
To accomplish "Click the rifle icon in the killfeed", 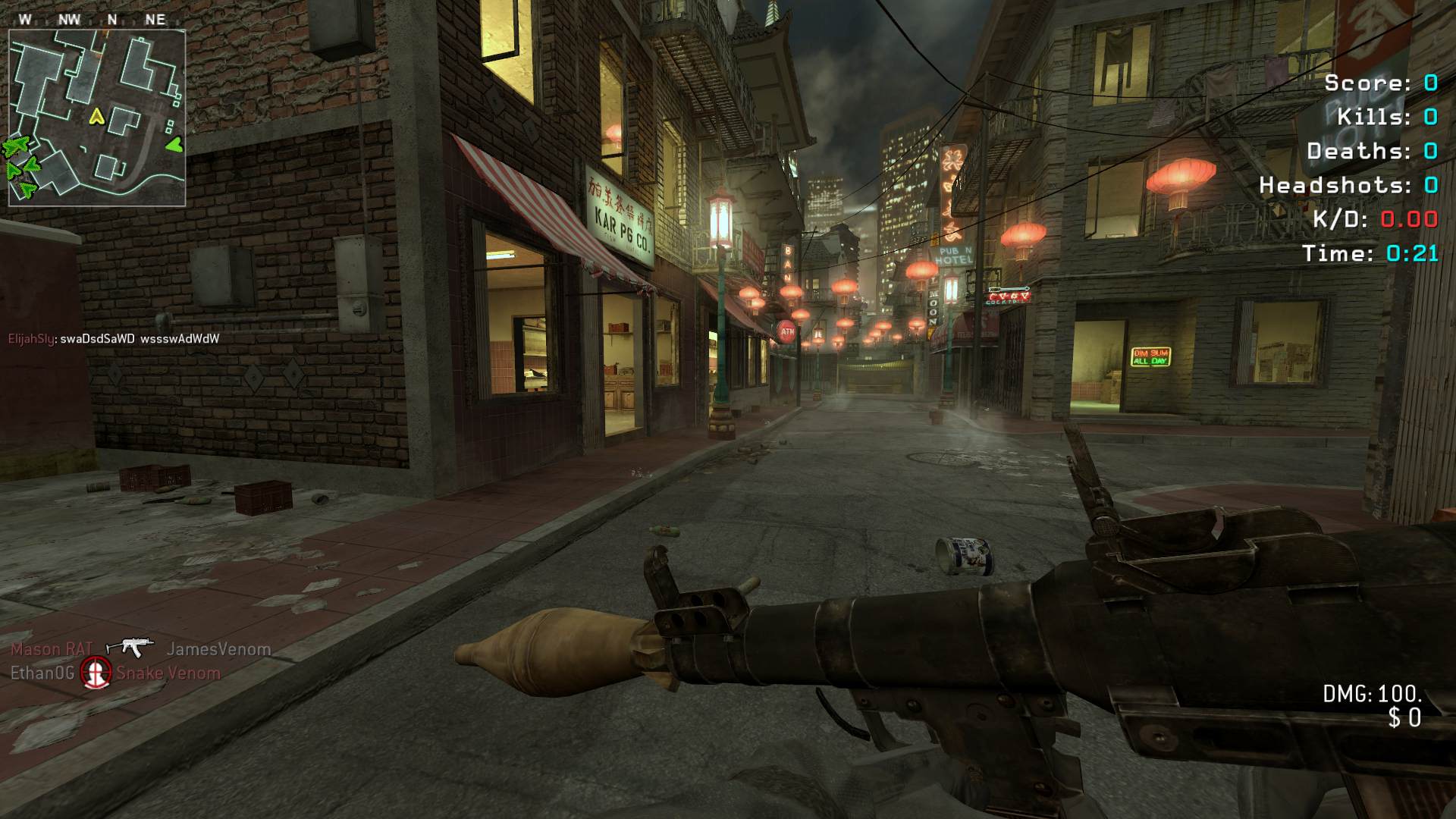I will click(129, 647).
